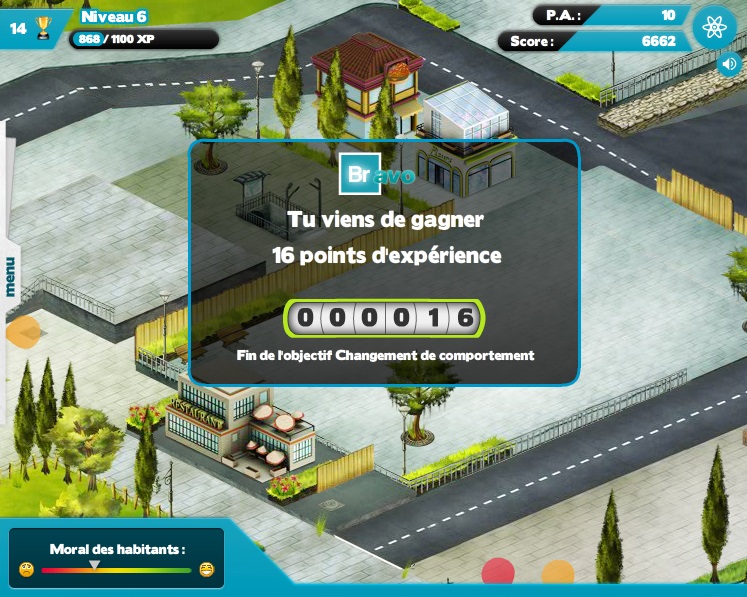Click the orange arrow beside menu

pyautogui.click(x=22, y=331)
